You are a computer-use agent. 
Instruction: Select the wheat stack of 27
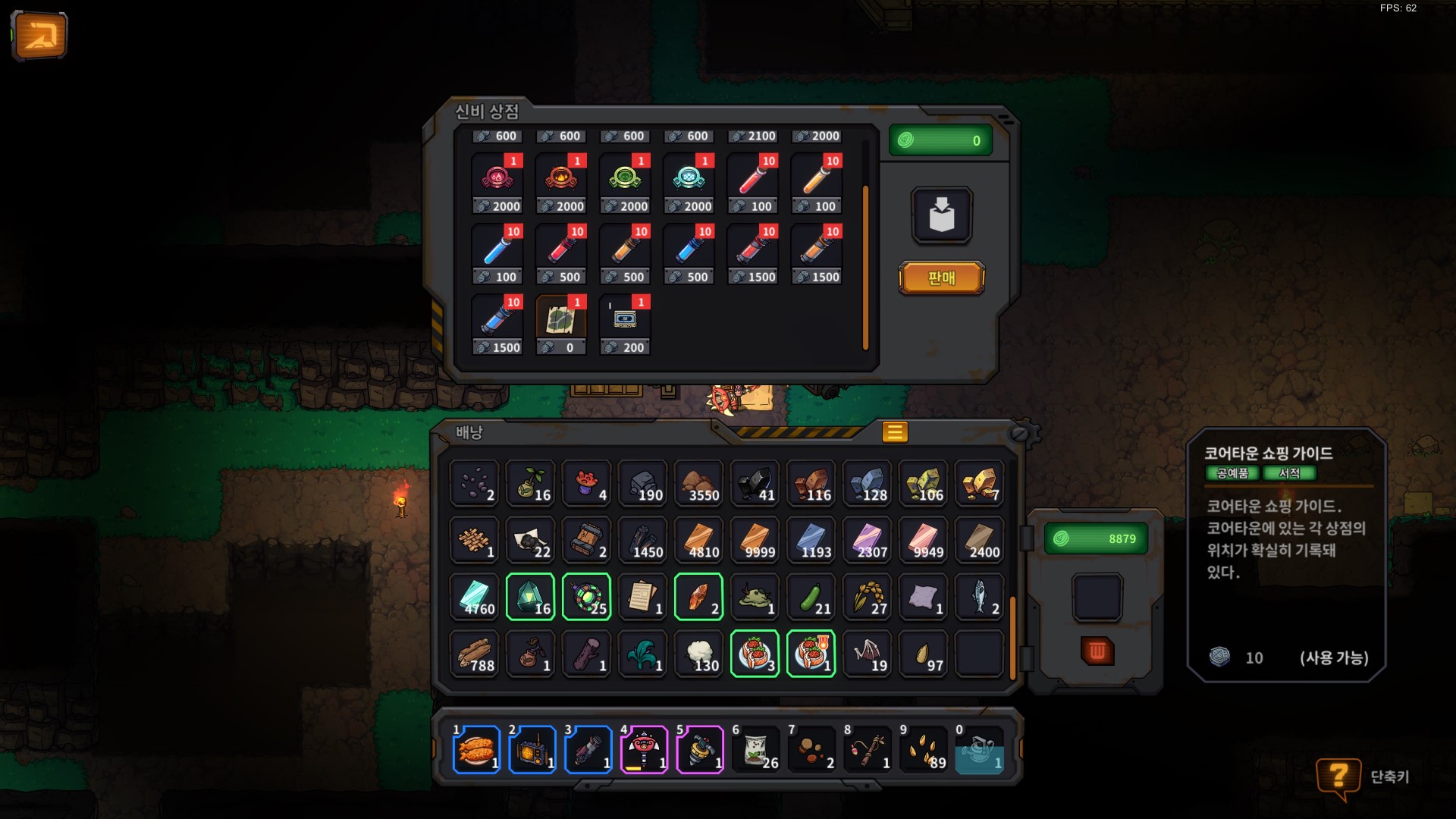867,597
